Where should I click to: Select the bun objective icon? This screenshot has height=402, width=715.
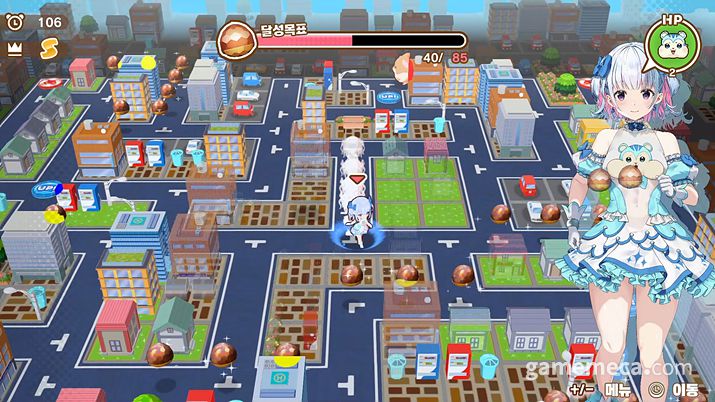pyautogui.click(x=237, y=41)
